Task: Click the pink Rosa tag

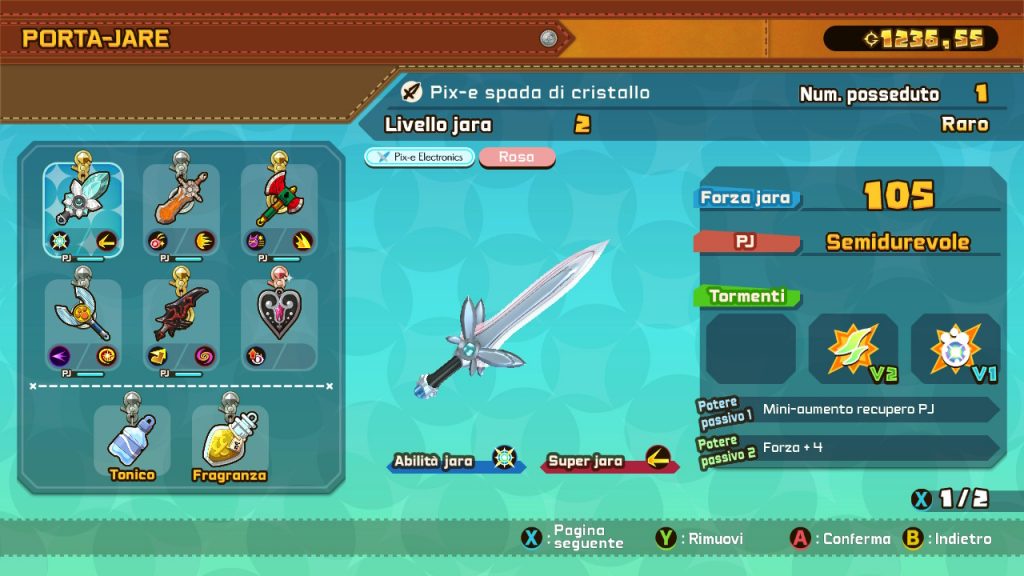Action: coord(517,157)
